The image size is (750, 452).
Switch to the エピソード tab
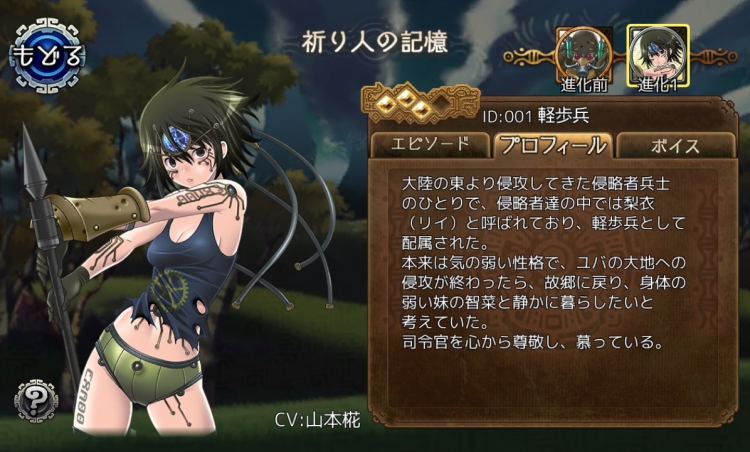pos(432,144)
